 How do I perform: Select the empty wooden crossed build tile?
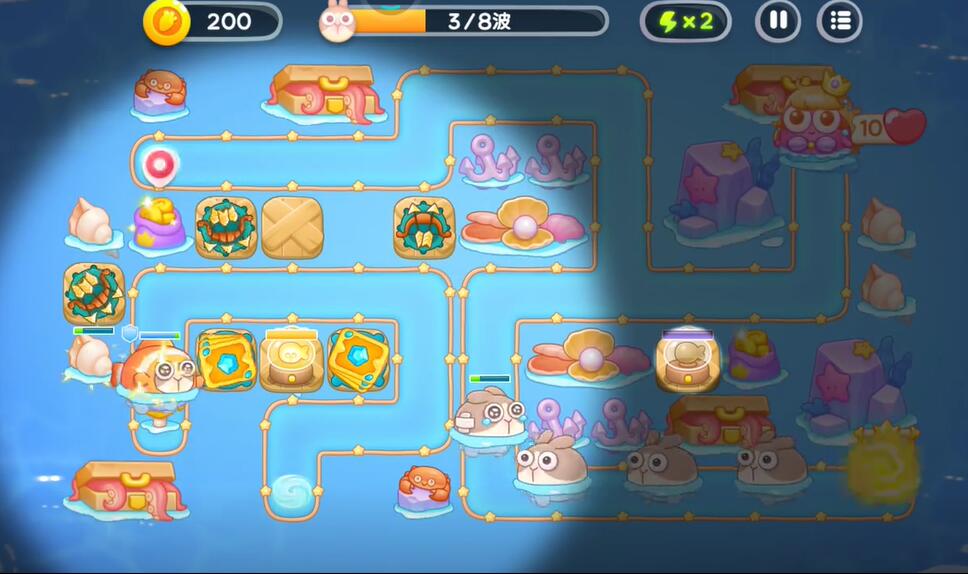[x=292, y=227]
